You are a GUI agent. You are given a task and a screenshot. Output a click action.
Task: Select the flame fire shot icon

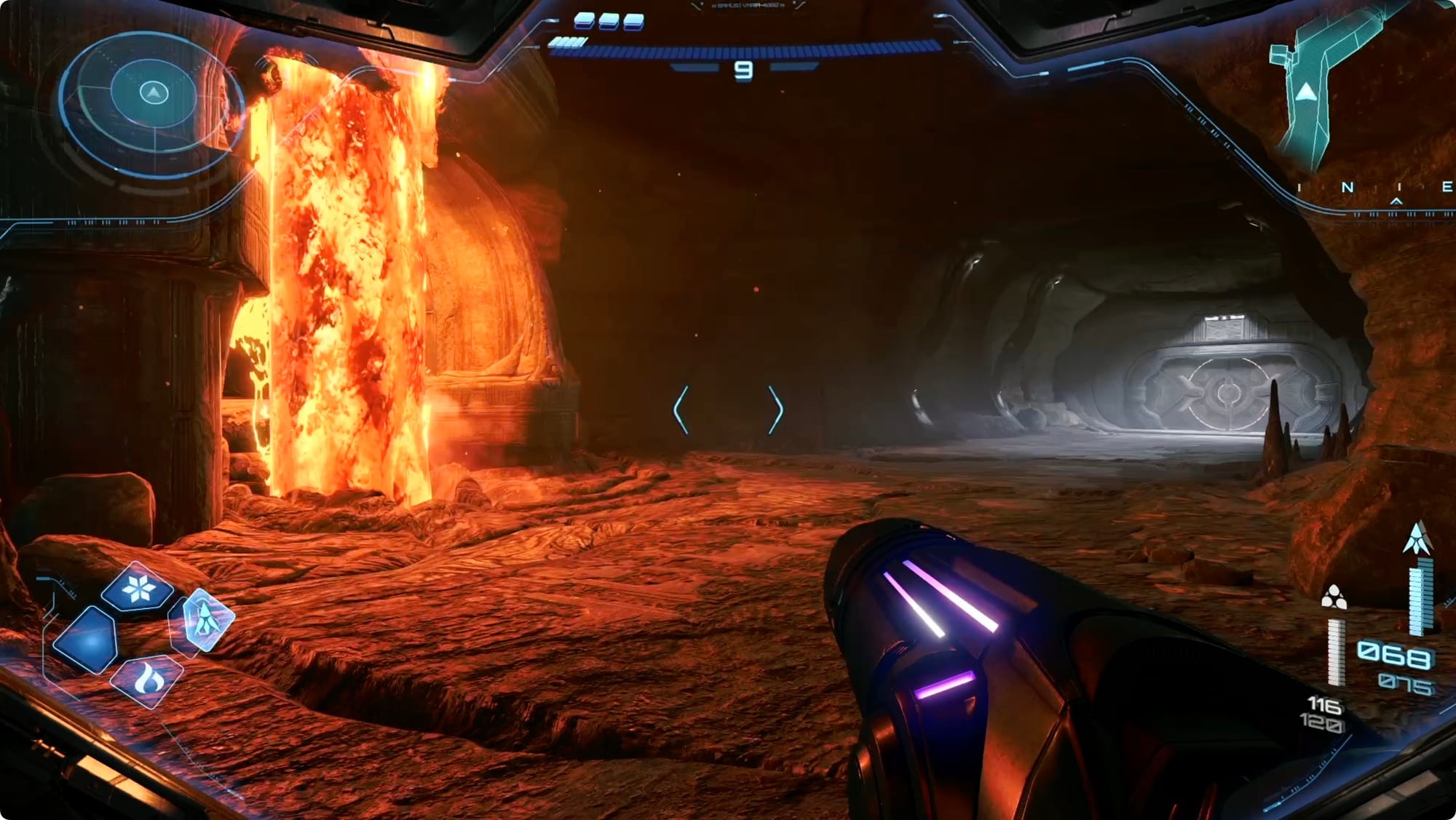[148, 680]
